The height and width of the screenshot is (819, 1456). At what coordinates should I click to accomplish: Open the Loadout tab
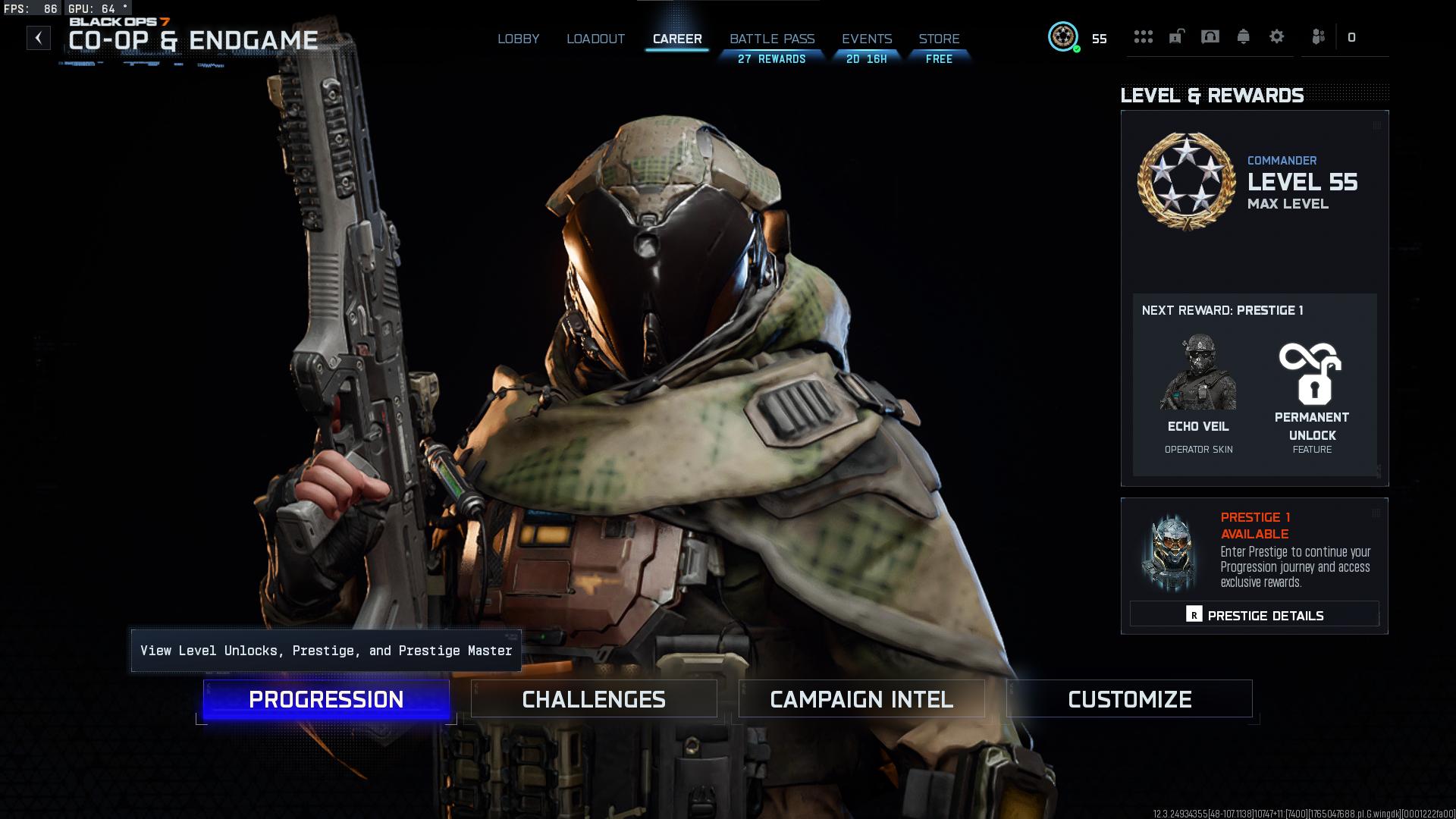(x=595, y=39)
